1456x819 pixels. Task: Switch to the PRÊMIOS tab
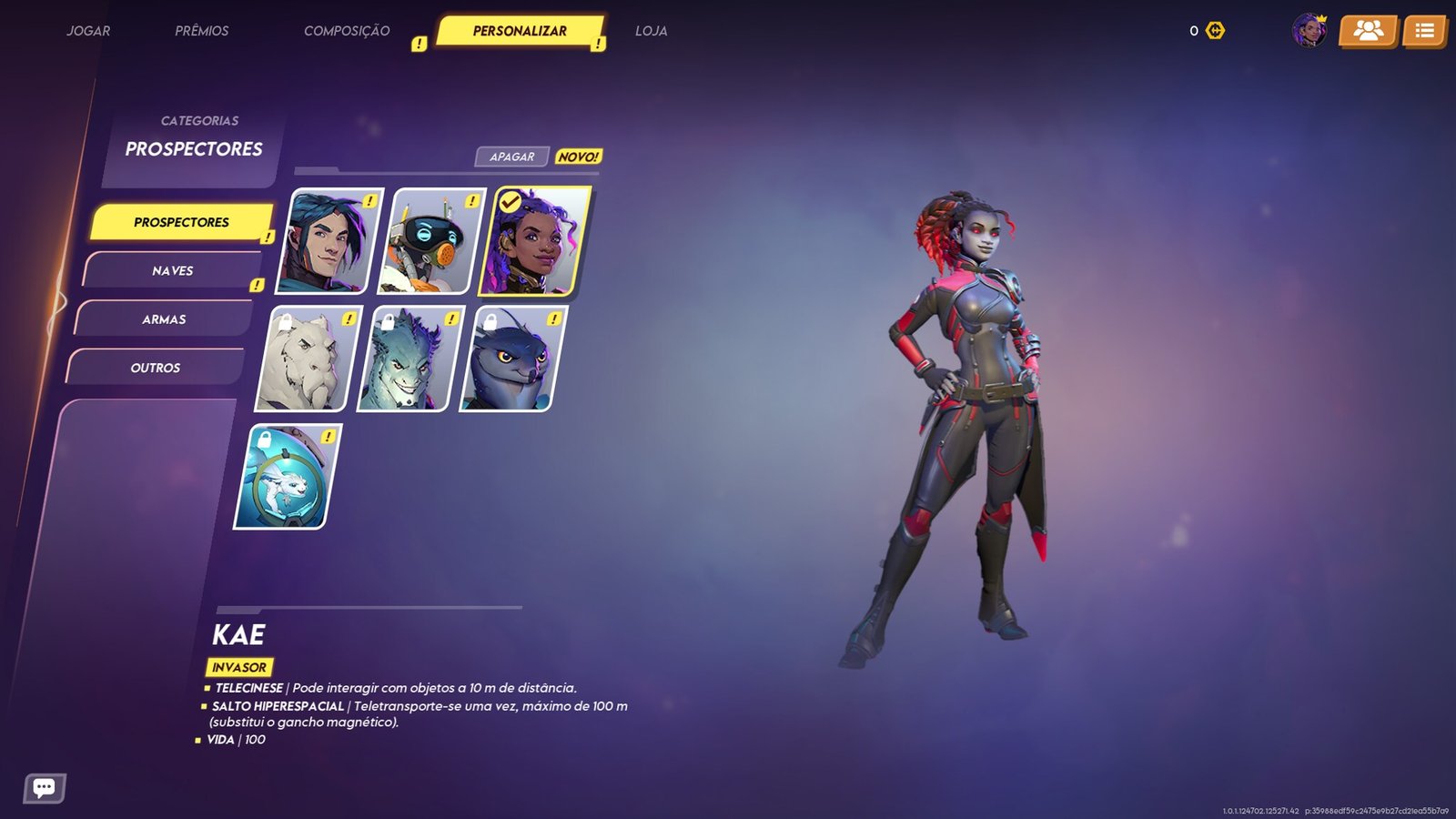click(202, 31)
